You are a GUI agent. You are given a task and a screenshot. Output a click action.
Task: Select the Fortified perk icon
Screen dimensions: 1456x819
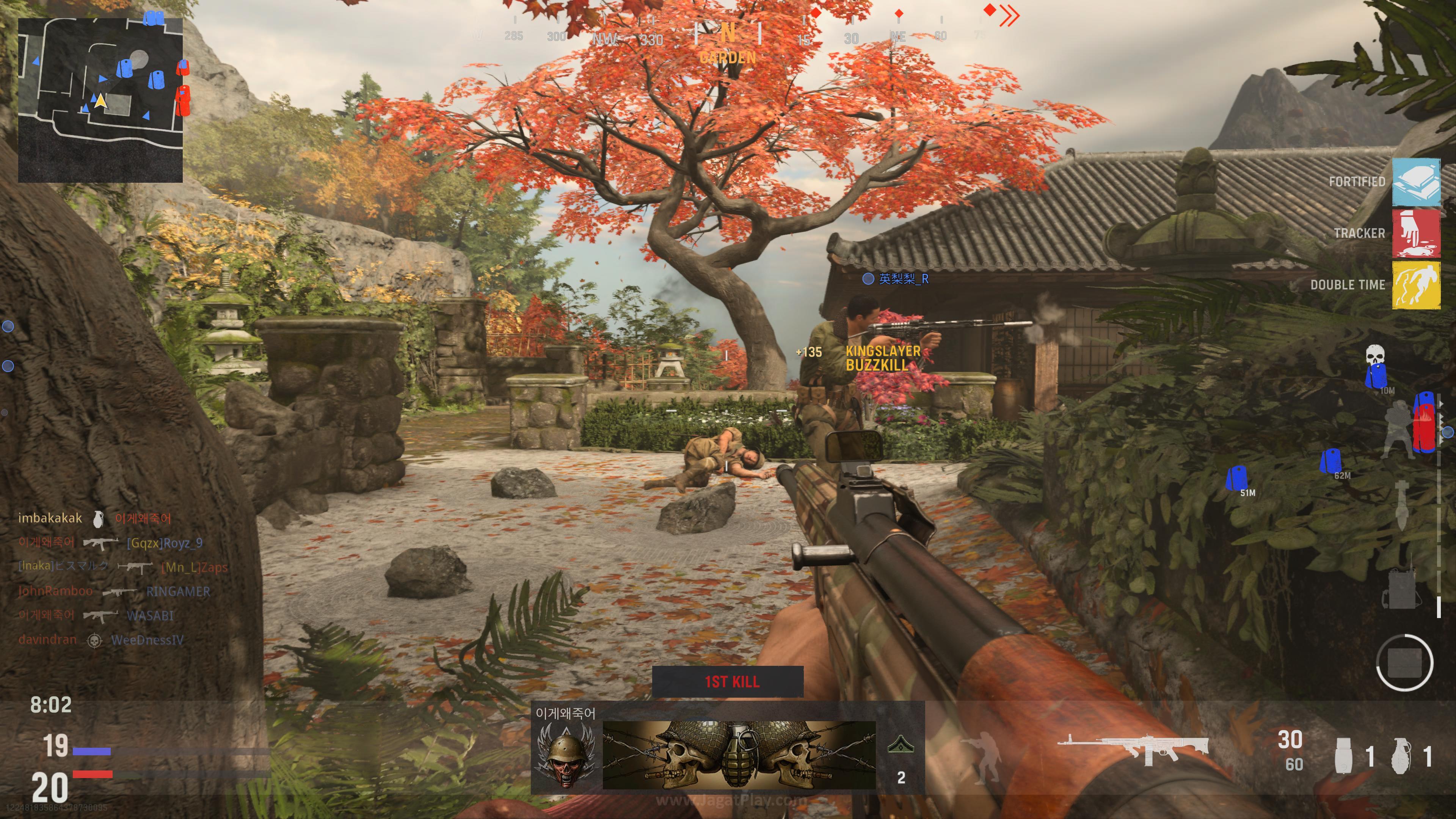(x=1415, y=182)
